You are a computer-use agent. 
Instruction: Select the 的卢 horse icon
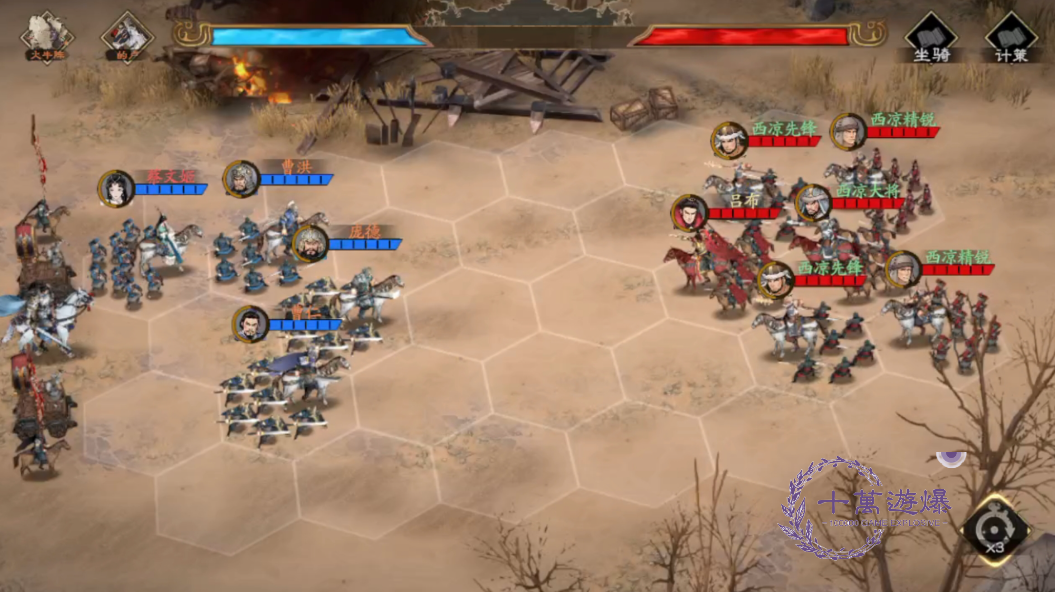(127, 37)
